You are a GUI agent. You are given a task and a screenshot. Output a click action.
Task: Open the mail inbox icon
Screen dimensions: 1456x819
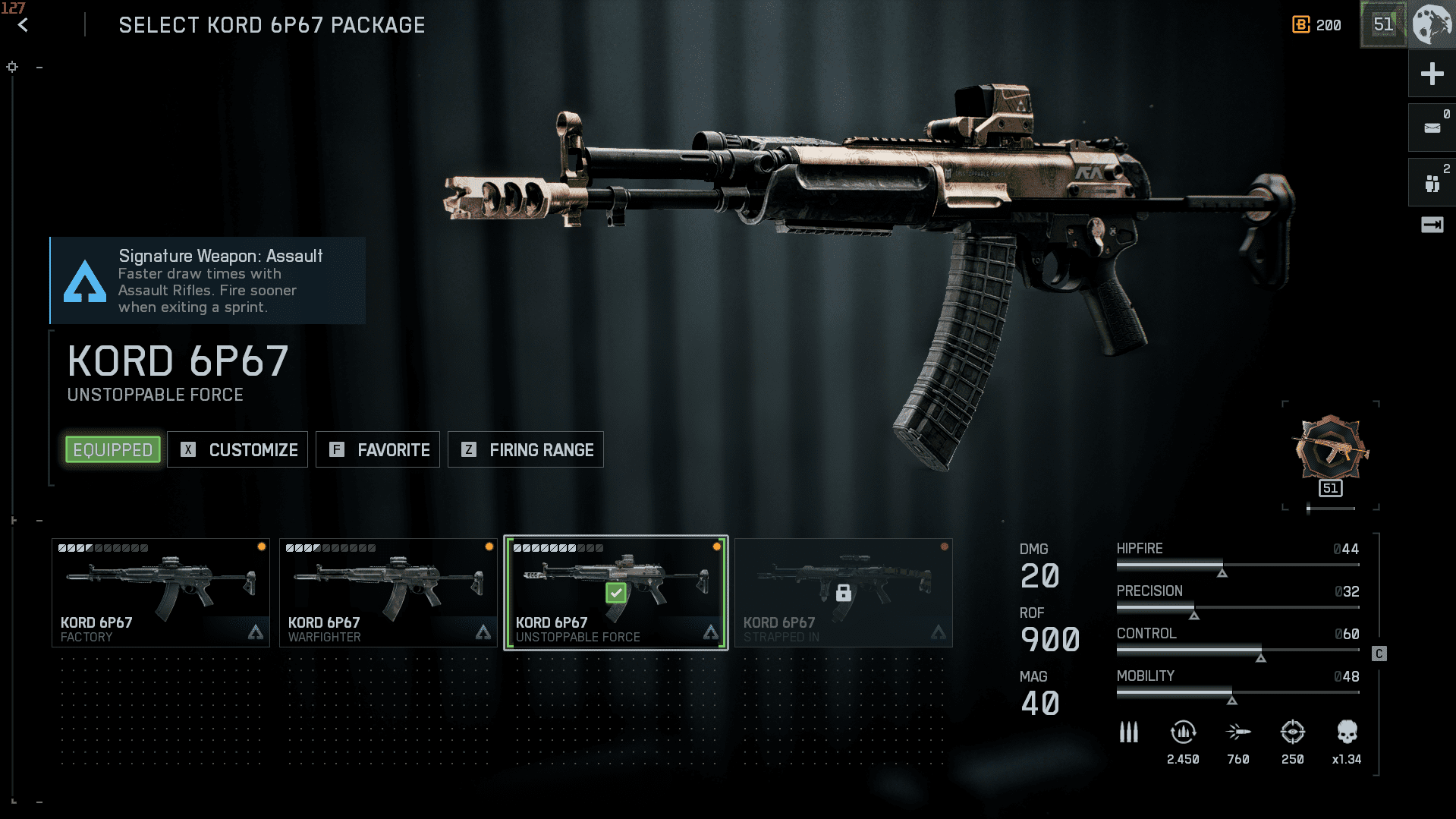tap(1432, 128)
